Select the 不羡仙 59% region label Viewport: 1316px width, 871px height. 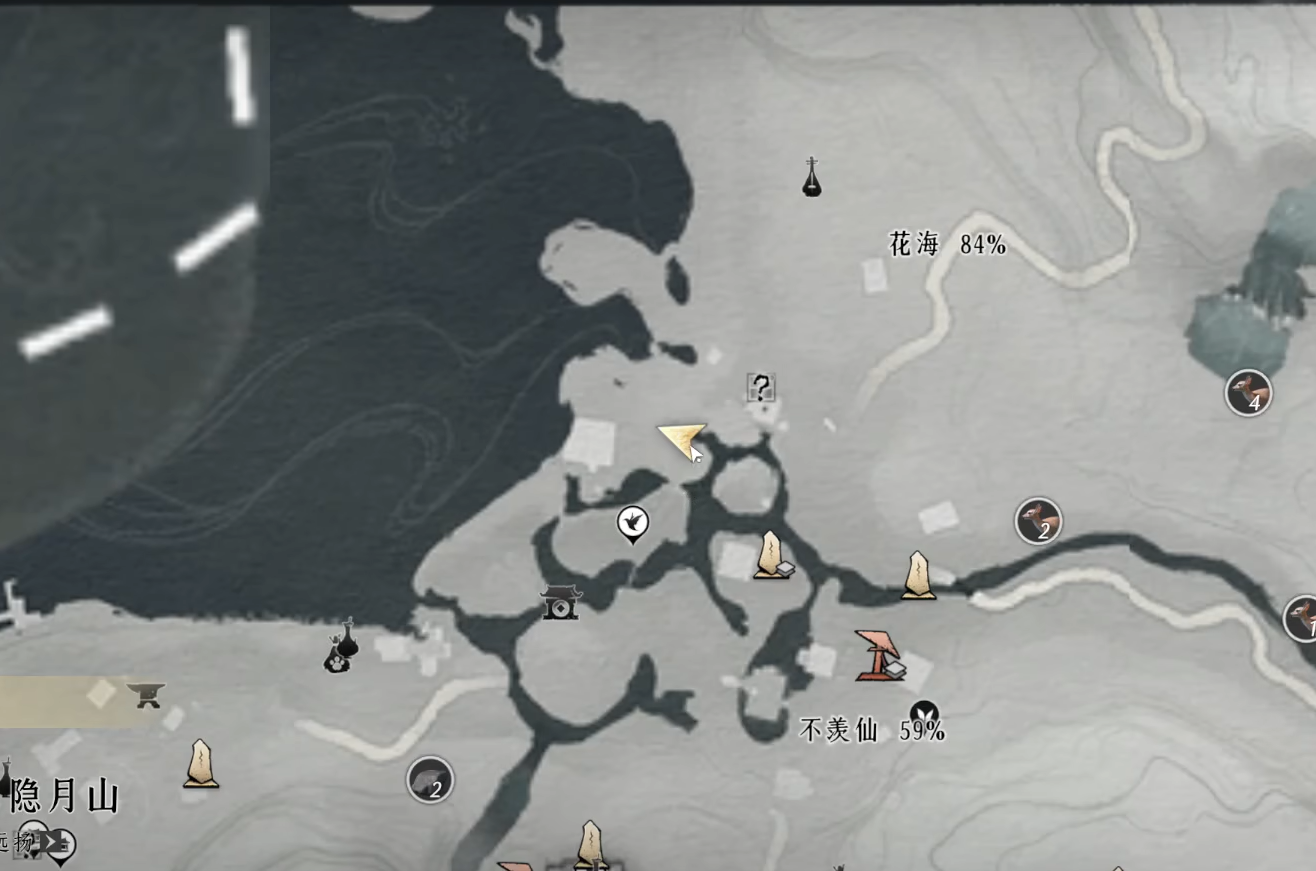872,731
